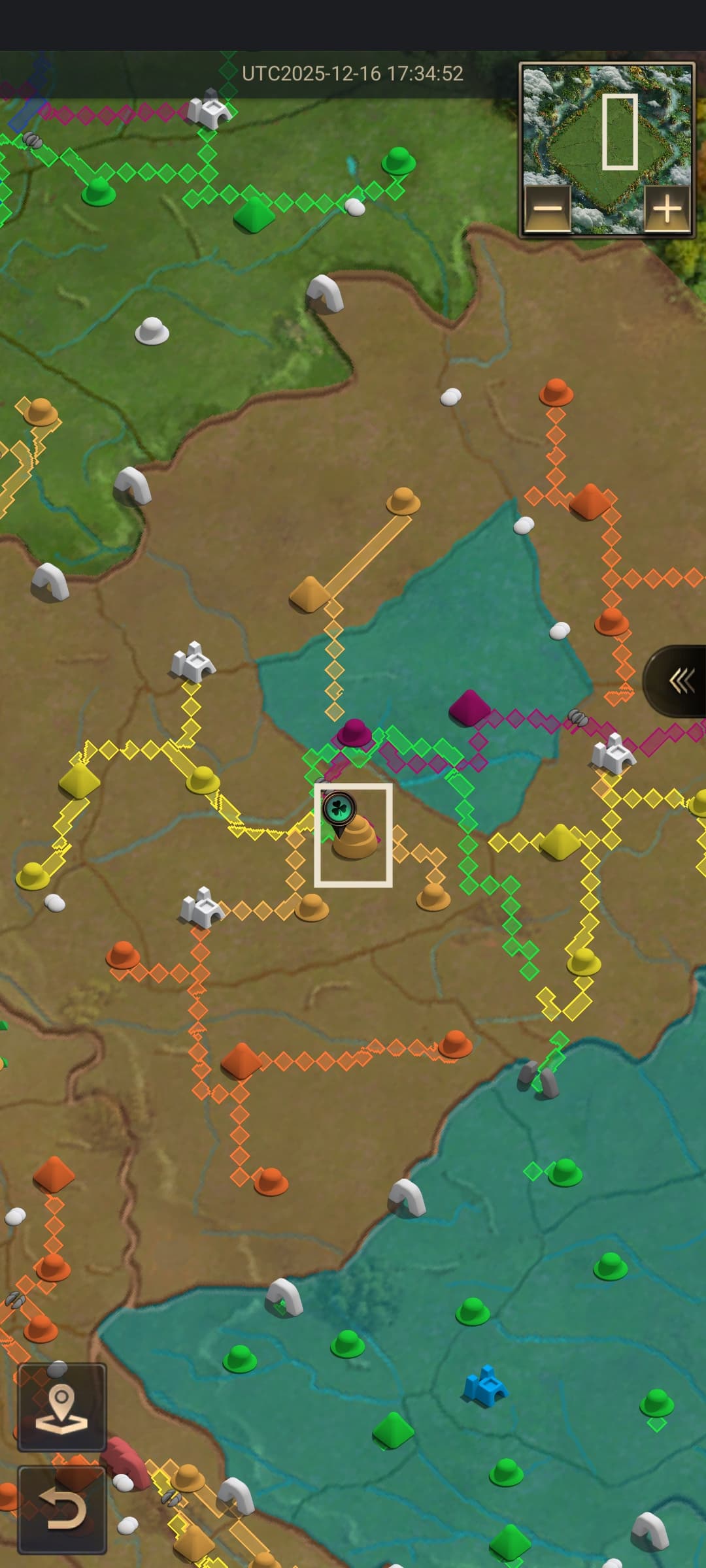This screenshot has height=1568, width=706.
Task: Select the clover map marker pin
Action: tap(339, 810)
